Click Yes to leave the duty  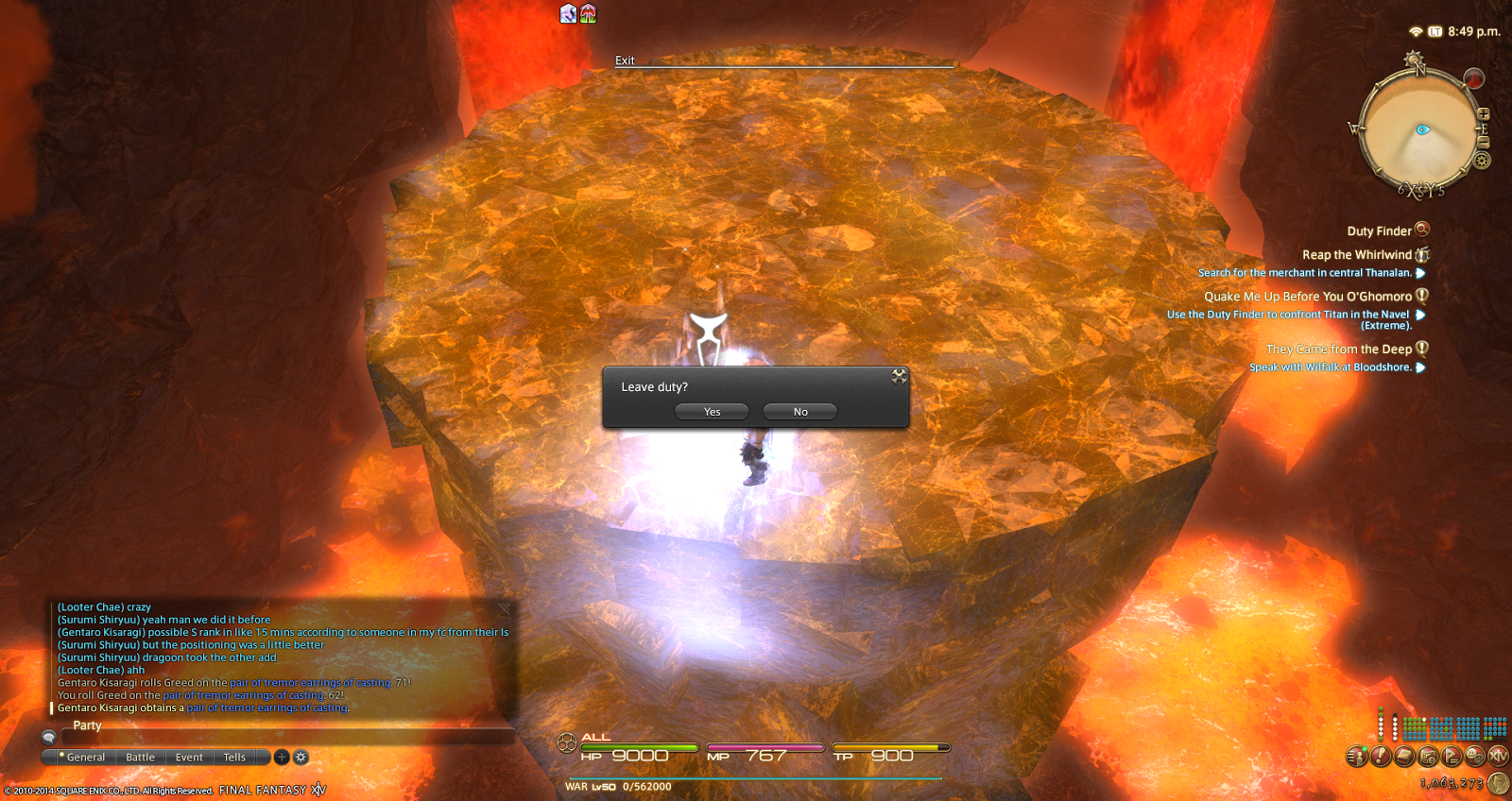tap(711, 411)
